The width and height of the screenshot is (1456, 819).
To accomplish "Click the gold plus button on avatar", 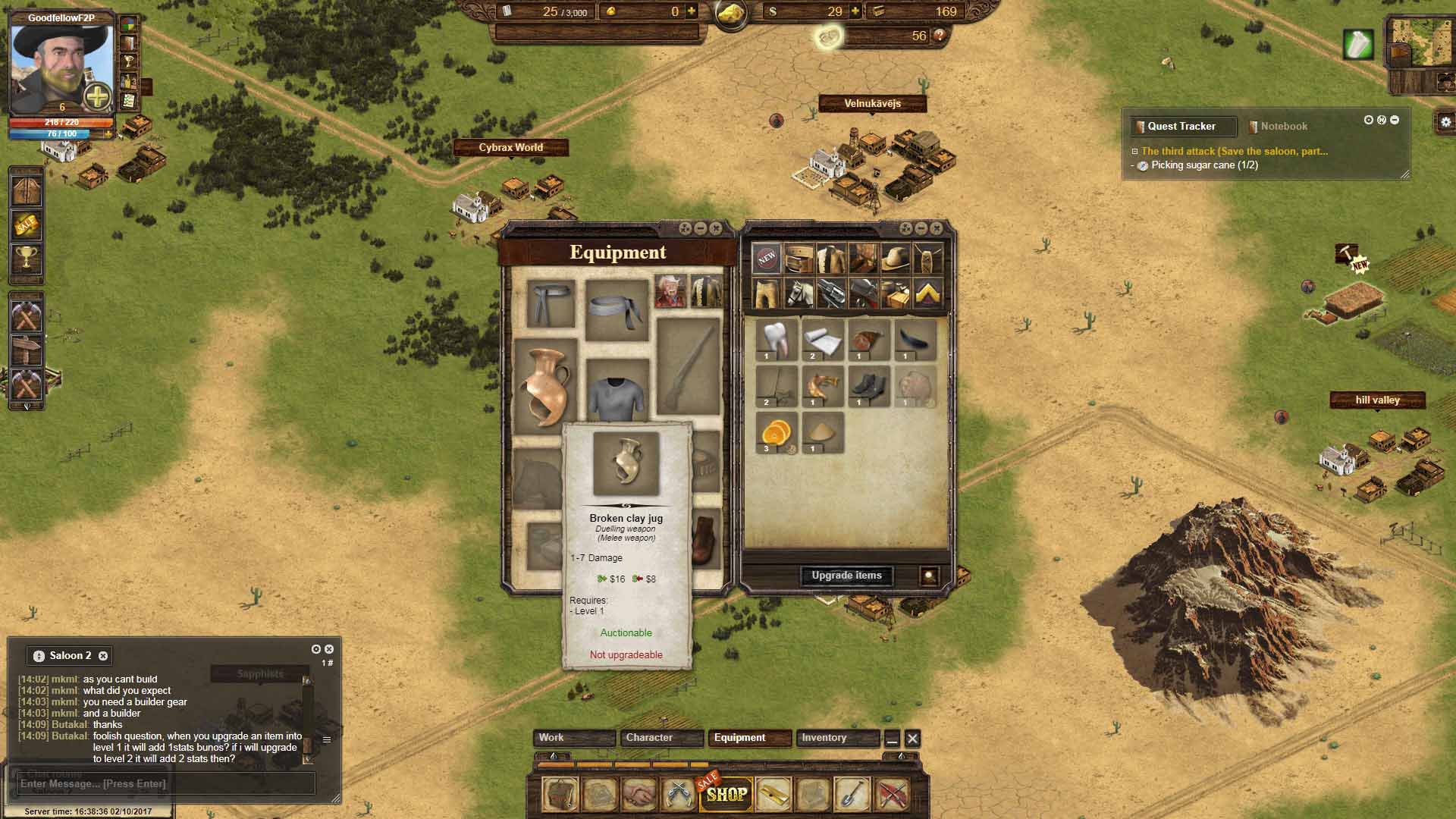I will [97, 96].
